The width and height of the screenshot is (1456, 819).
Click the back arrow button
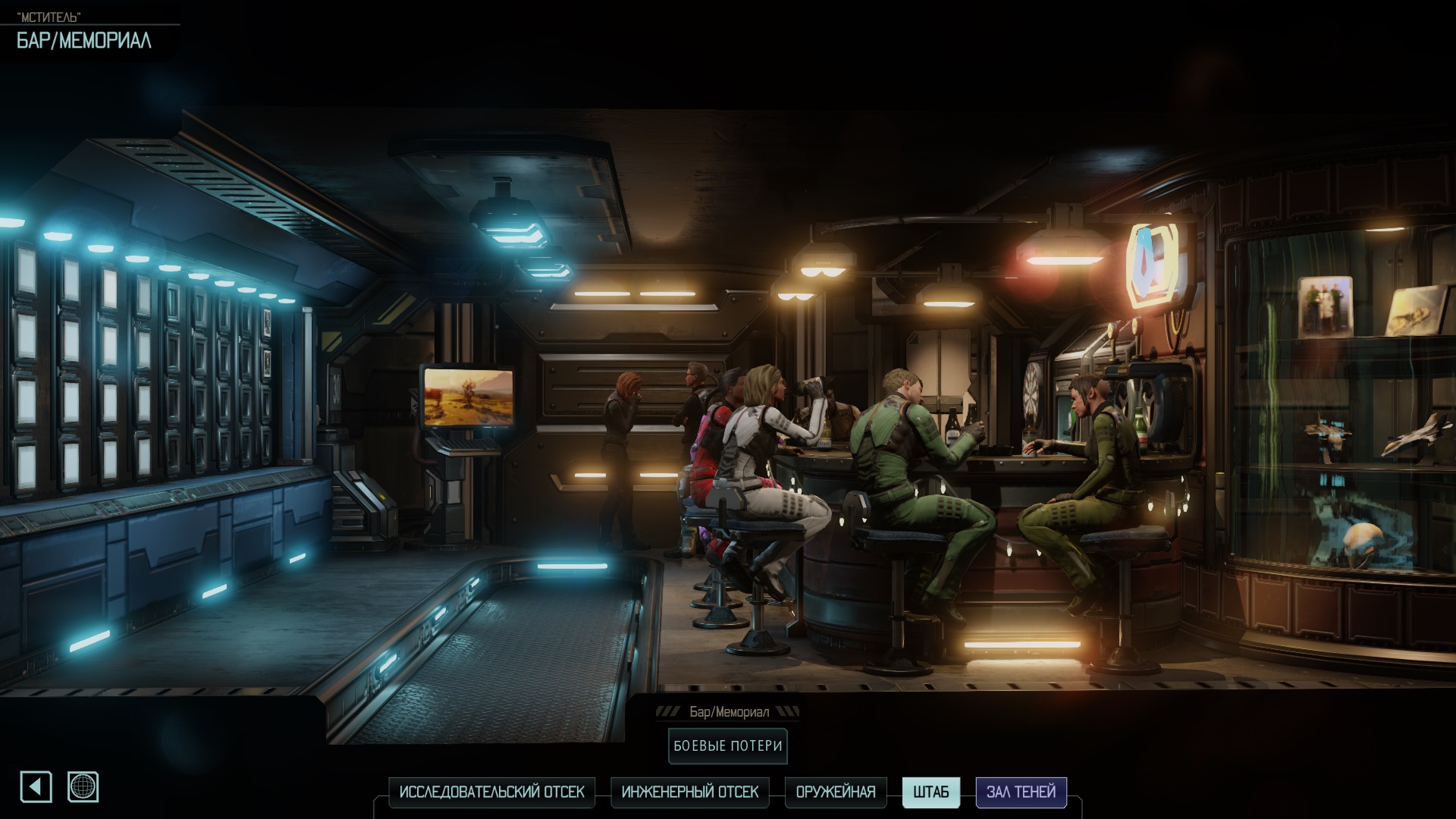[x=36, y=787]
